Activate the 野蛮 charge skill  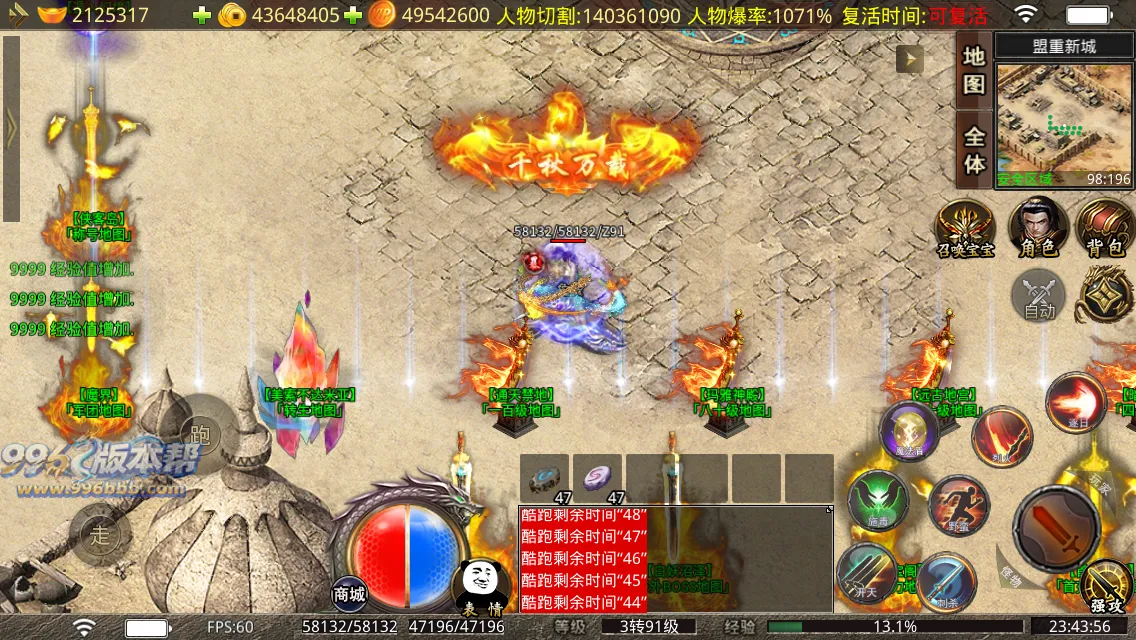957,506
